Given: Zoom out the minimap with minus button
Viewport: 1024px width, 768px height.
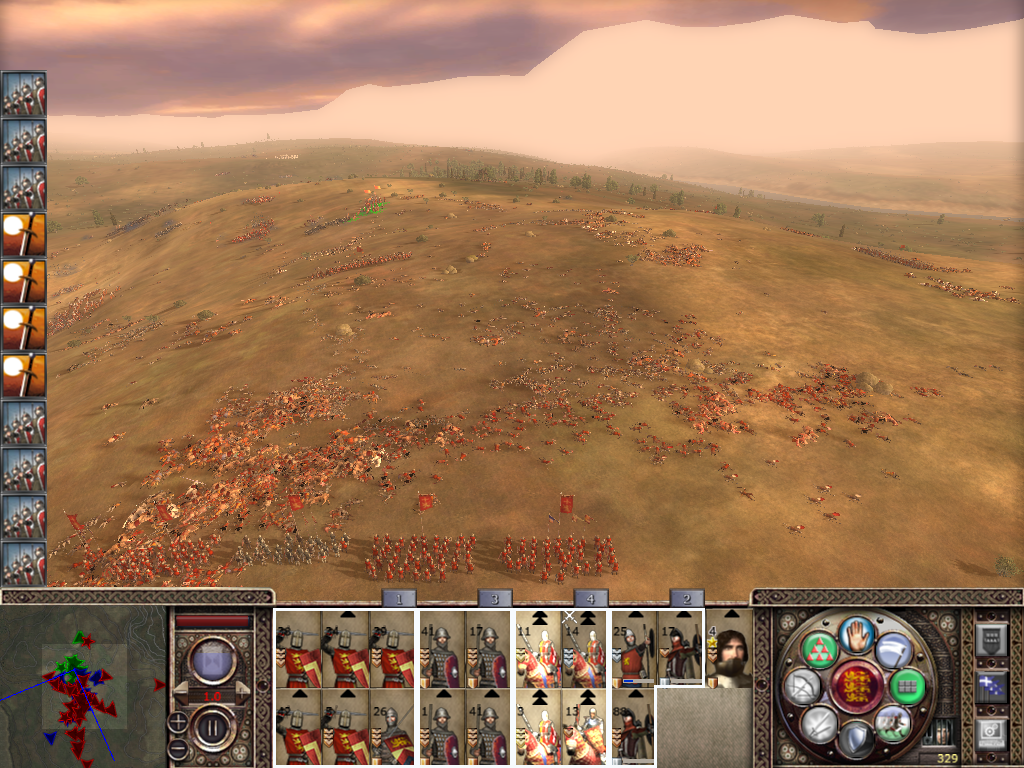Looking at the screenshot, I should 177,748.
